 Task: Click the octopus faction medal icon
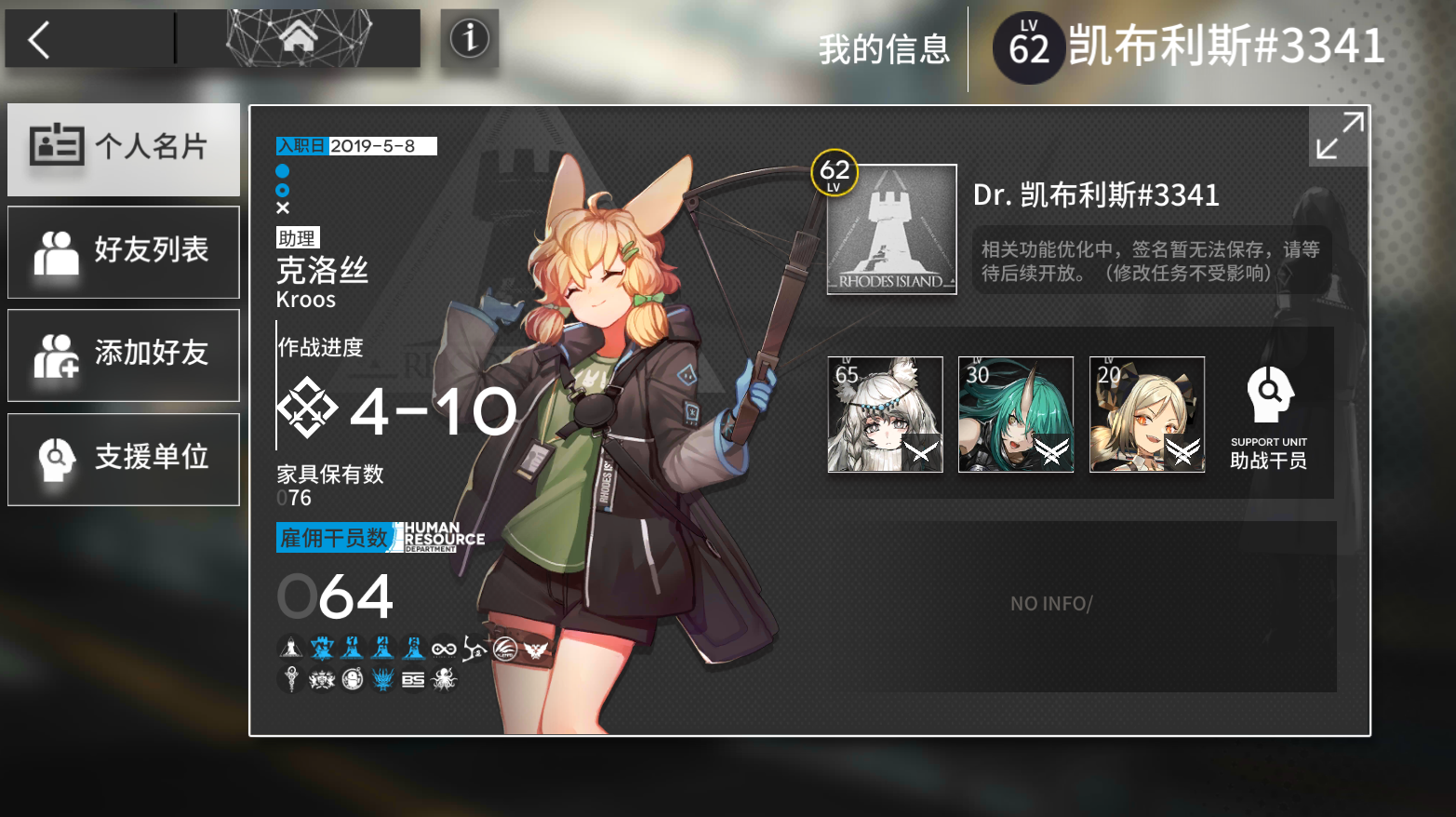(444, 679)
